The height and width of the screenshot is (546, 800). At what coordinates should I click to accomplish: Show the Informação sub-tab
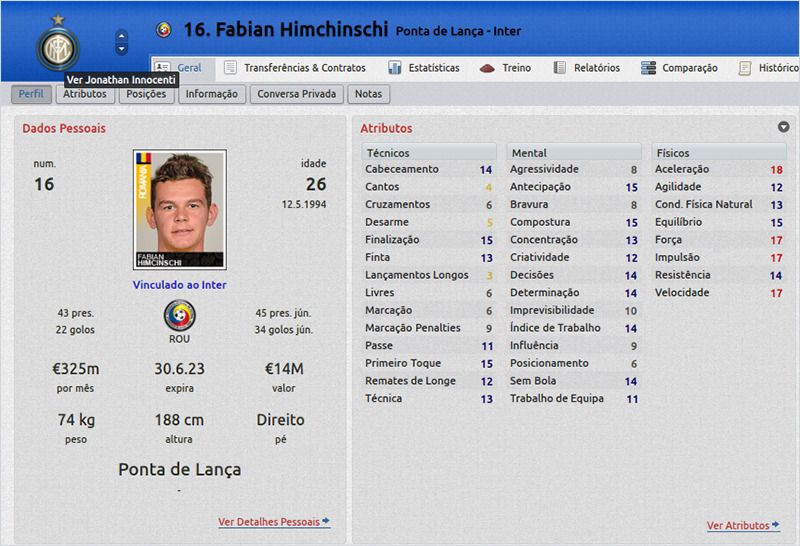(x=211, y=94)
